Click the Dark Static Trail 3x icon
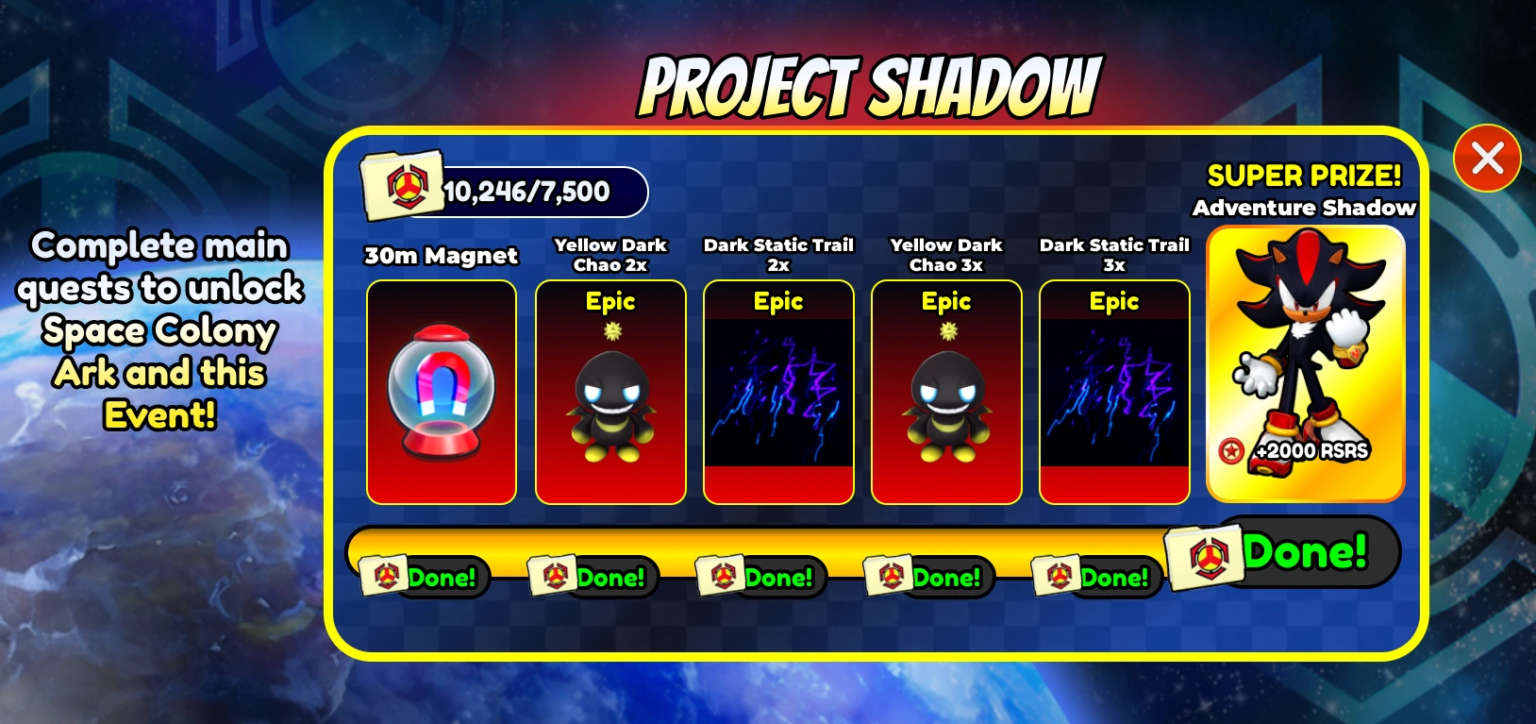1536x724 pixels. click(x=1114, y=390)
